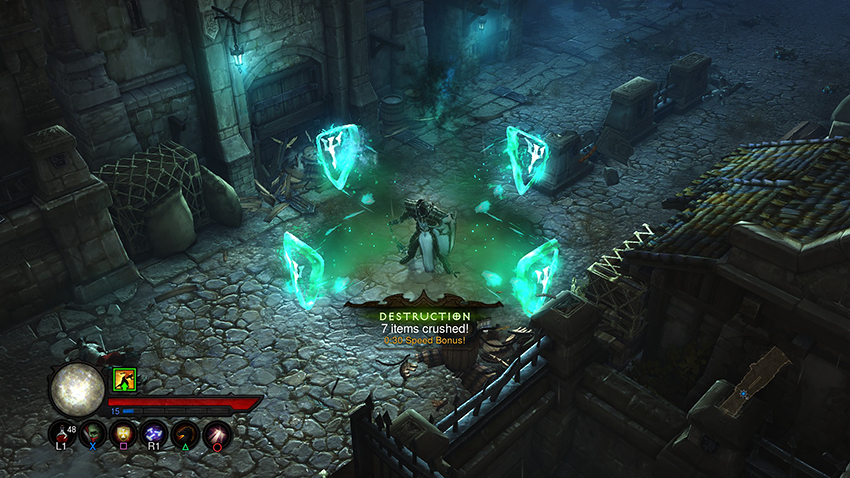Click the glowing white resource orb

[77, 389]
